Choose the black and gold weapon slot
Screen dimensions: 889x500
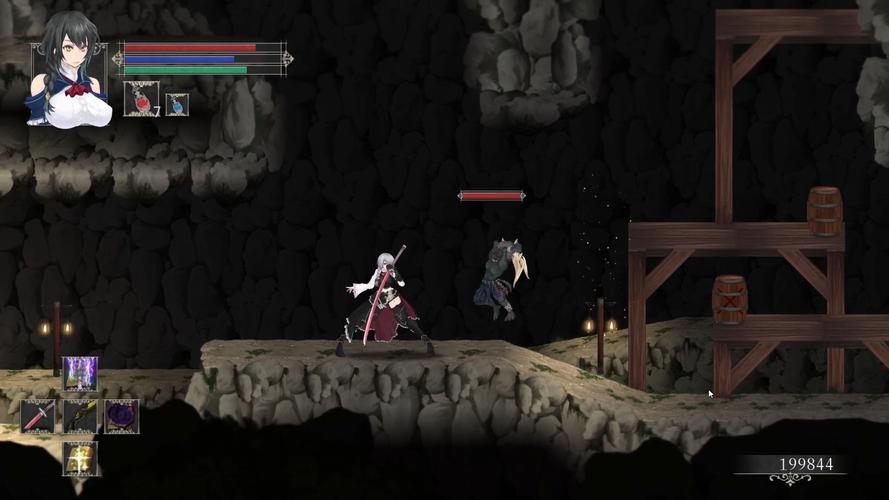80,416
